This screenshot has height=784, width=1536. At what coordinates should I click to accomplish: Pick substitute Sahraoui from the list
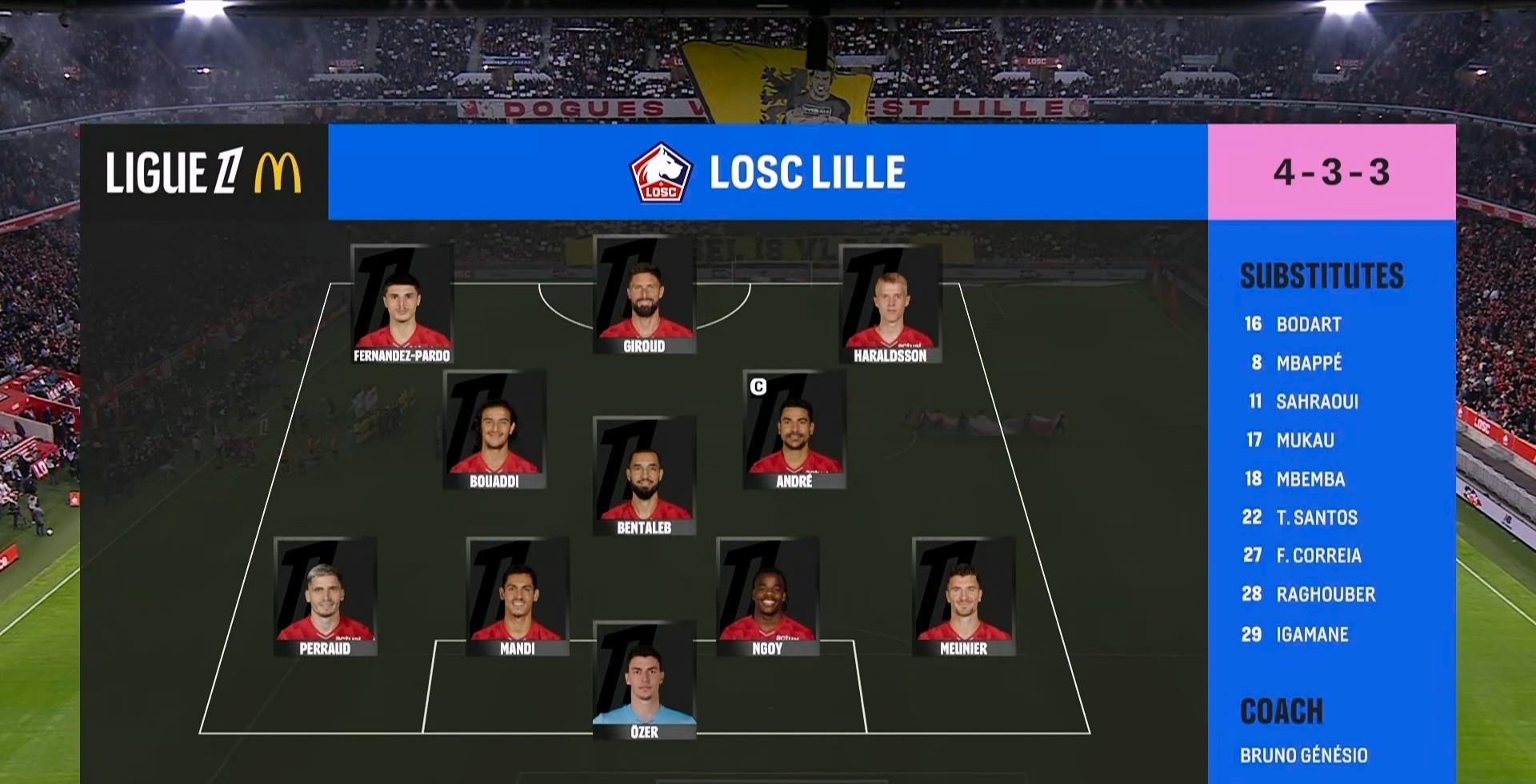coord(1317,402)
